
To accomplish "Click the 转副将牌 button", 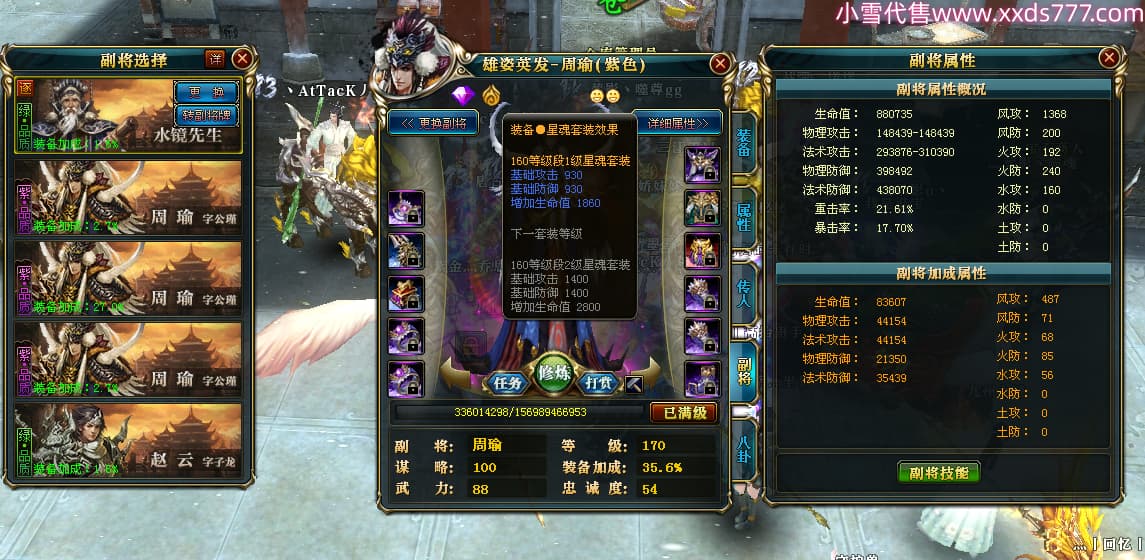I will 206,113.
